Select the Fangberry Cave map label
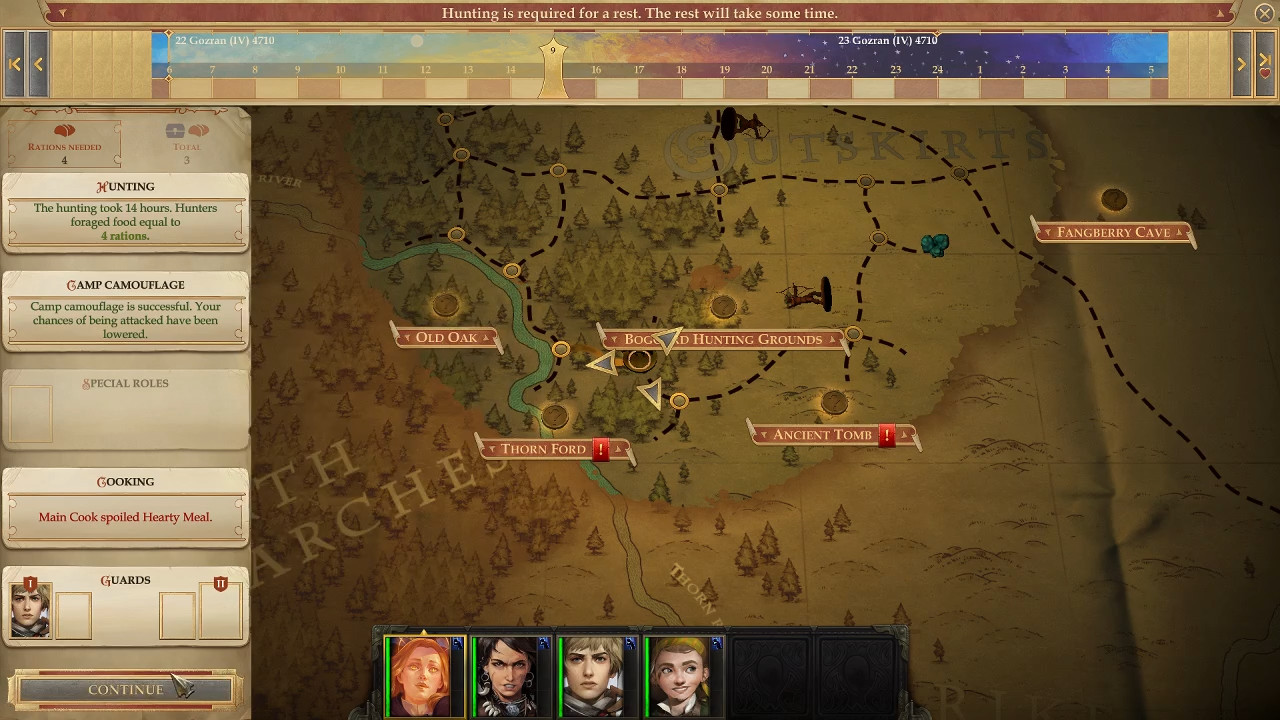The width and height of the screenshot is (1280, 720). tap(1113, 233)
